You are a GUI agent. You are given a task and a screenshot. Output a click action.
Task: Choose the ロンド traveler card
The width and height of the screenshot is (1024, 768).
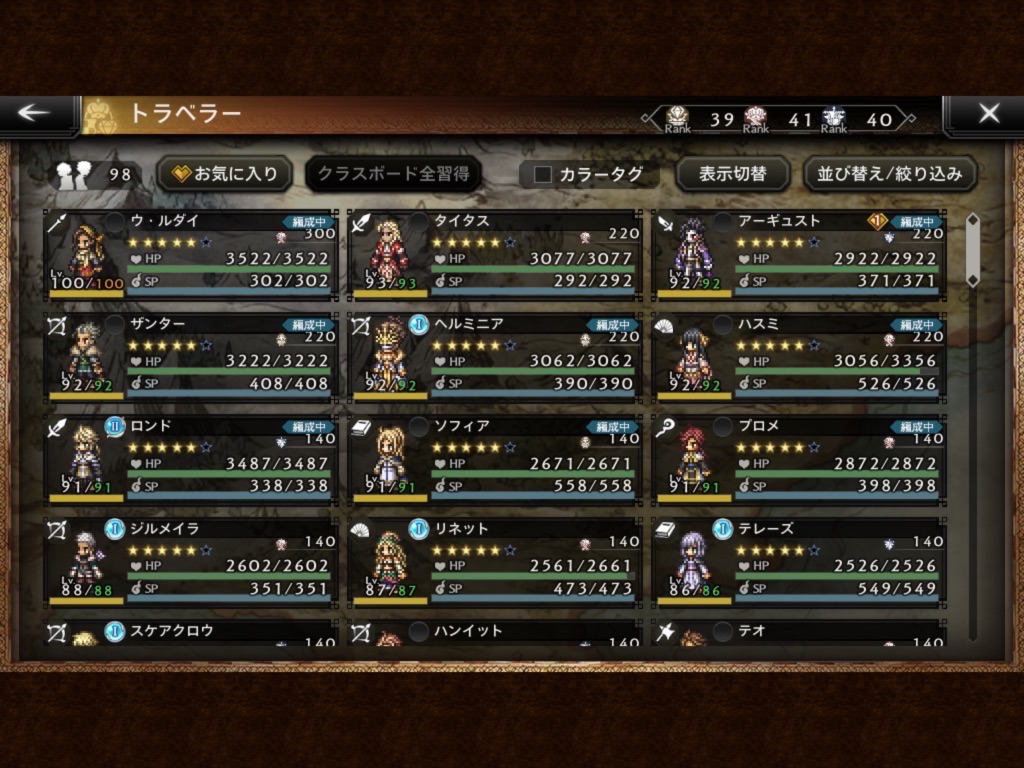coord(191,459)
